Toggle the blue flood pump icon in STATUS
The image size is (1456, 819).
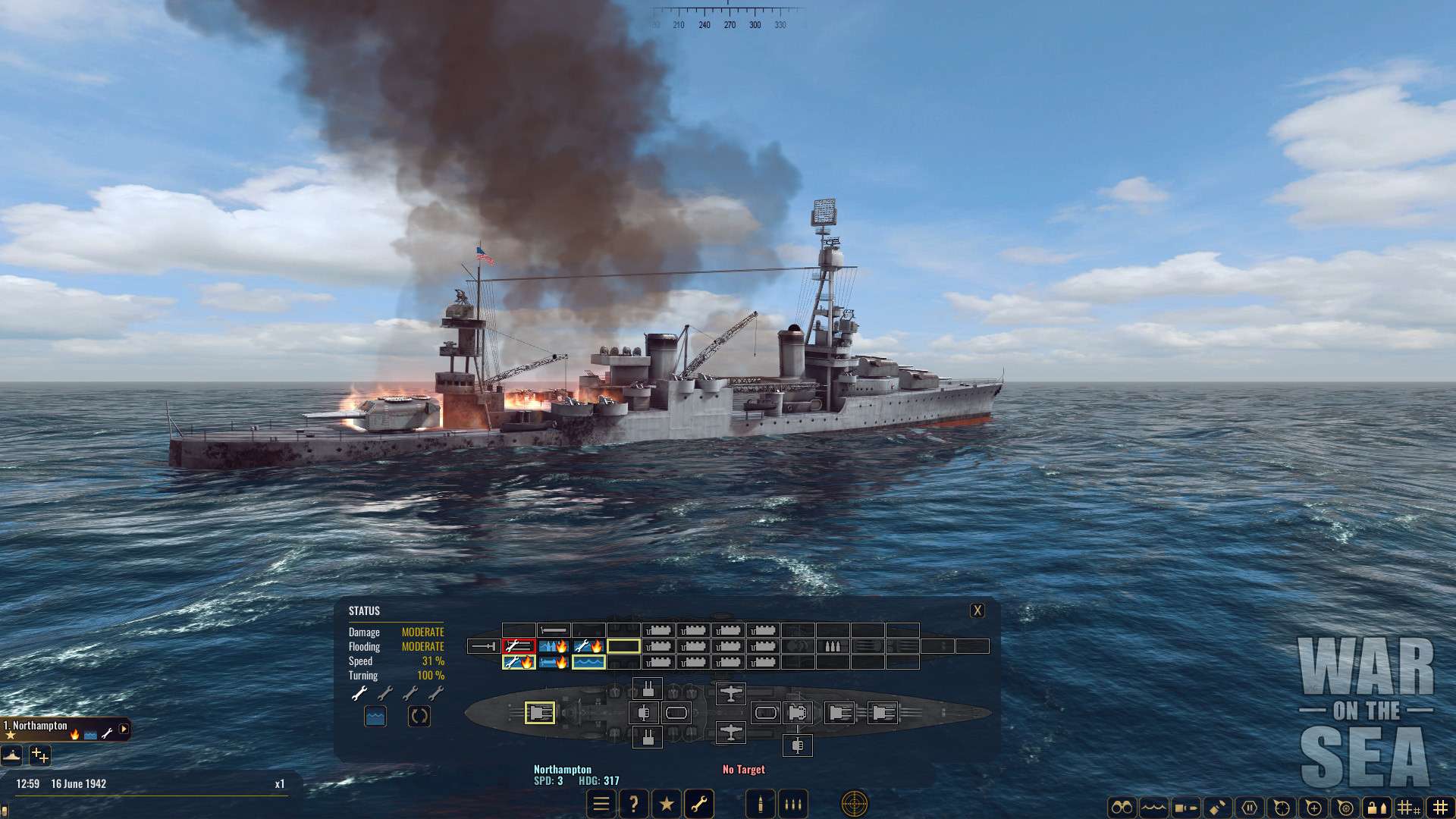click(x=375, y=715)
